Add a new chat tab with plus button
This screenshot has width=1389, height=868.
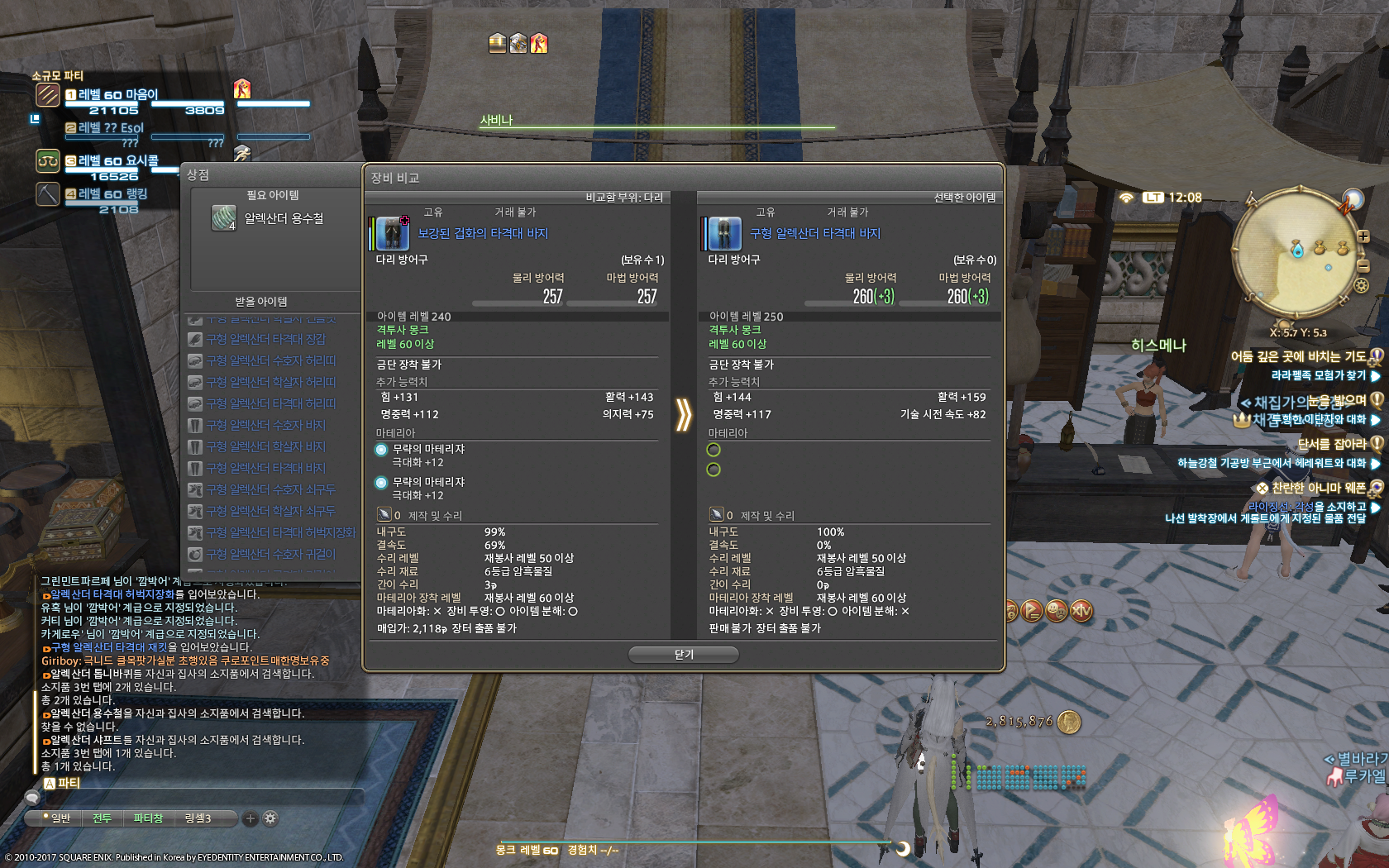tap(250, 818)
